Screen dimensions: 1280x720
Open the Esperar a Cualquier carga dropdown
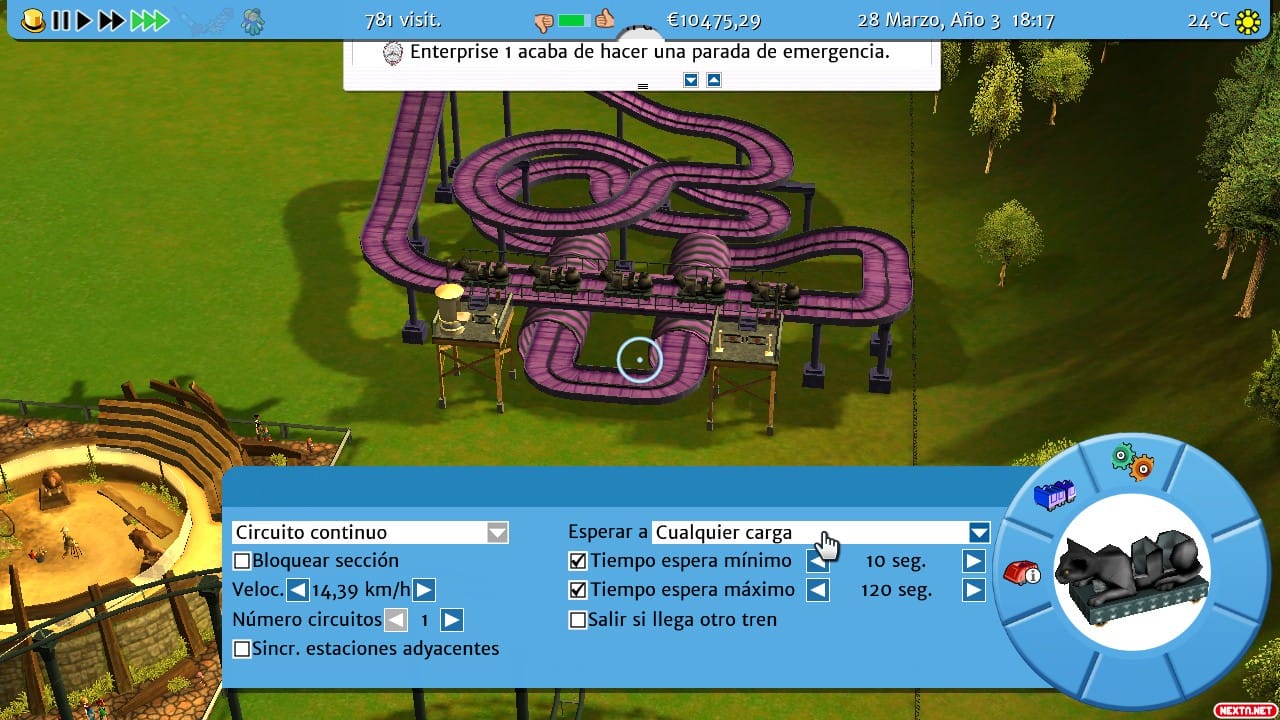coord(978,532)
